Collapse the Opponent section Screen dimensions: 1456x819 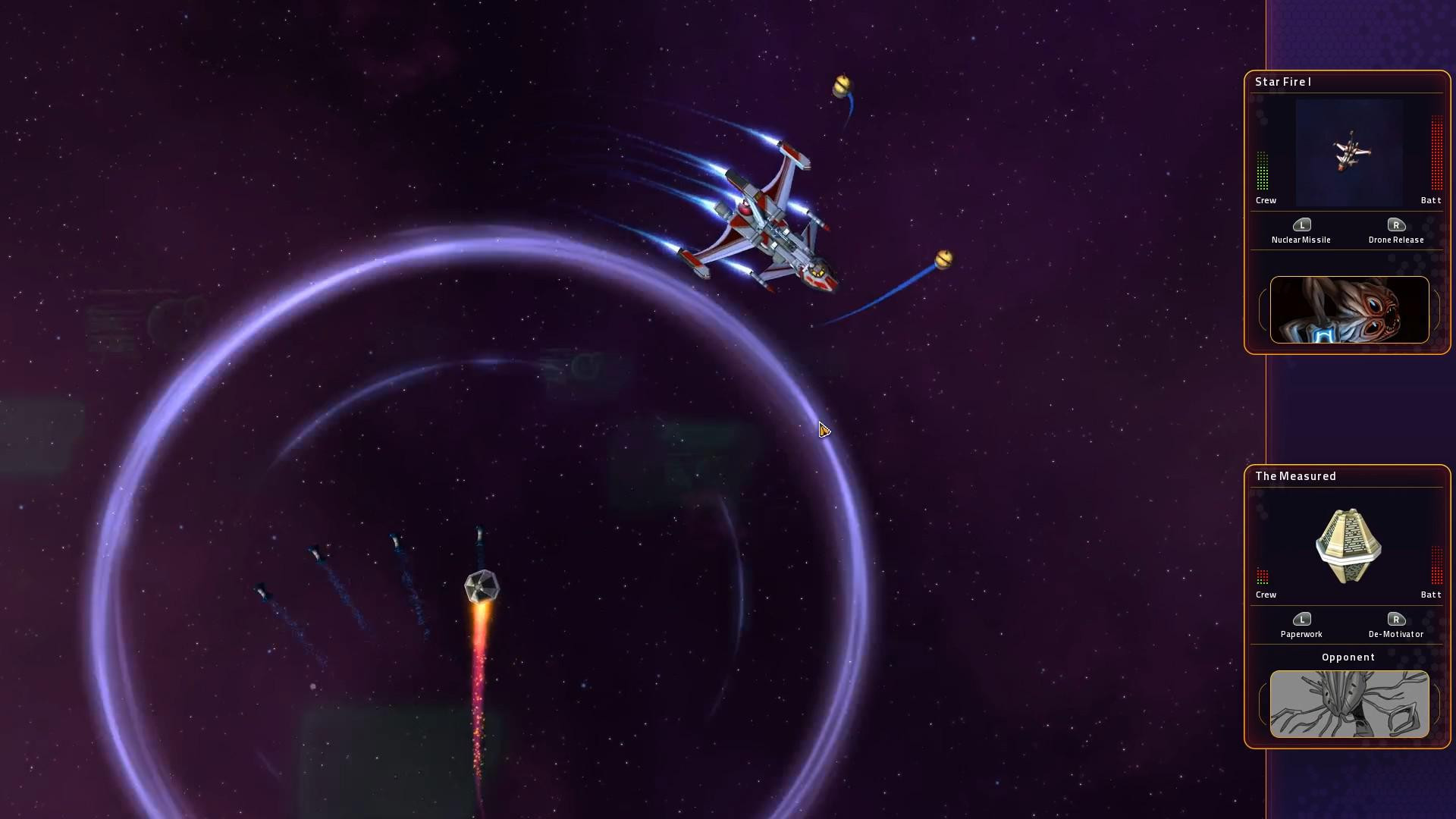point(1348,657)
